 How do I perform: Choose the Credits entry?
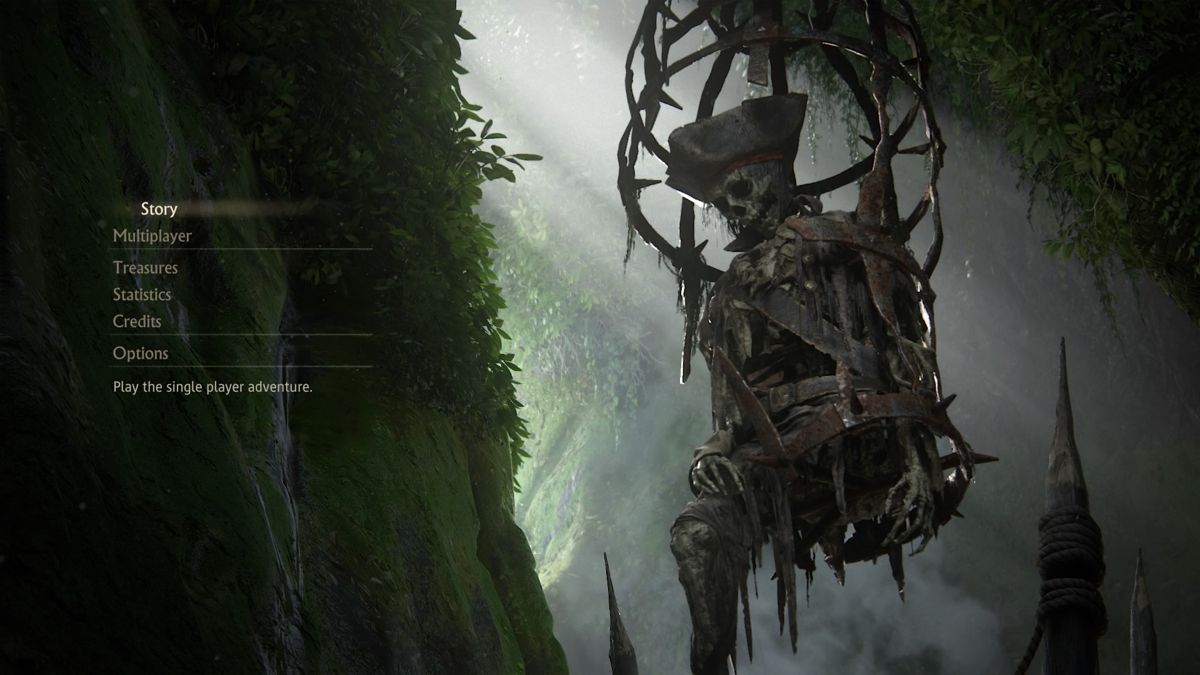137,322
